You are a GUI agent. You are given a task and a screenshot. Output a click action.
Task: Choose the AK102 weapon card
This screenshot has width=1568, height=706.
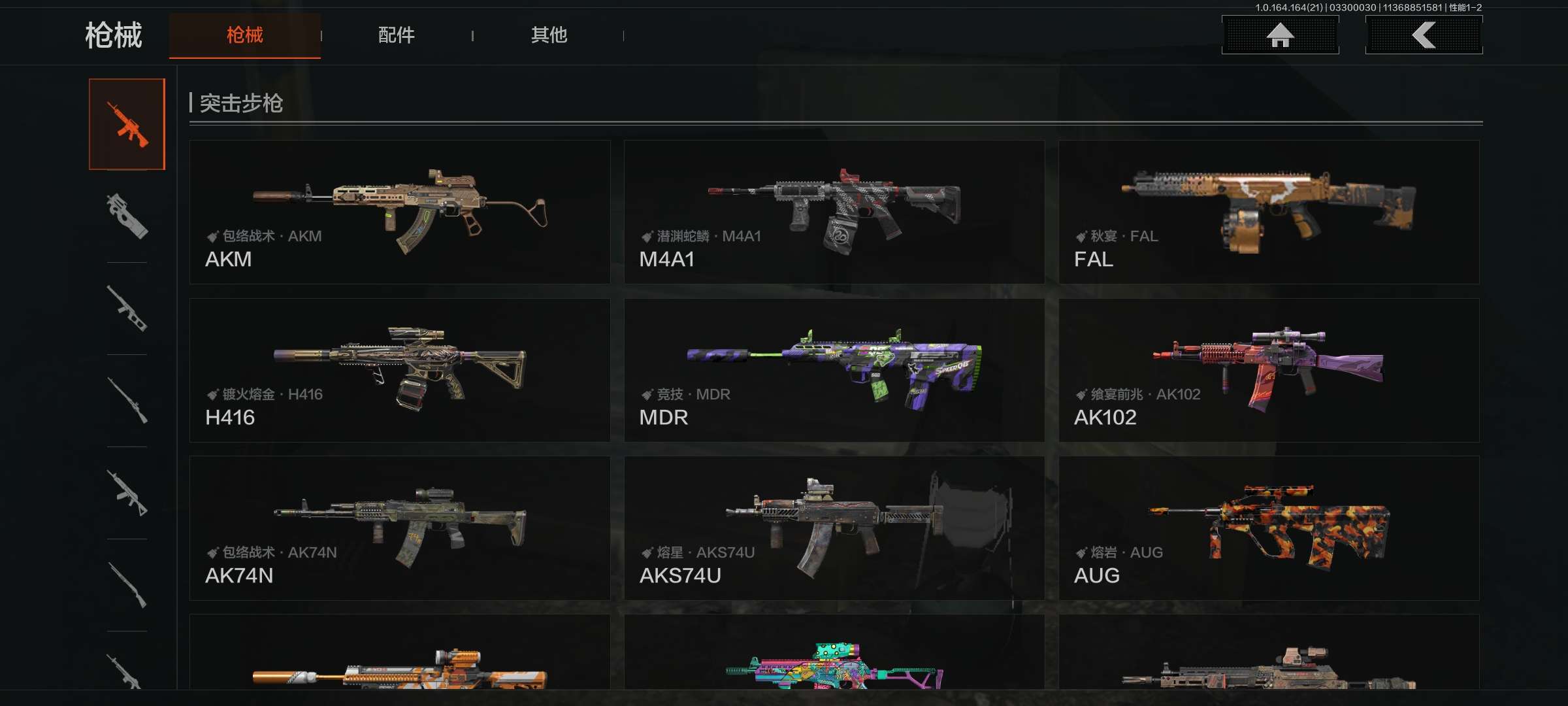(1269, 370)
